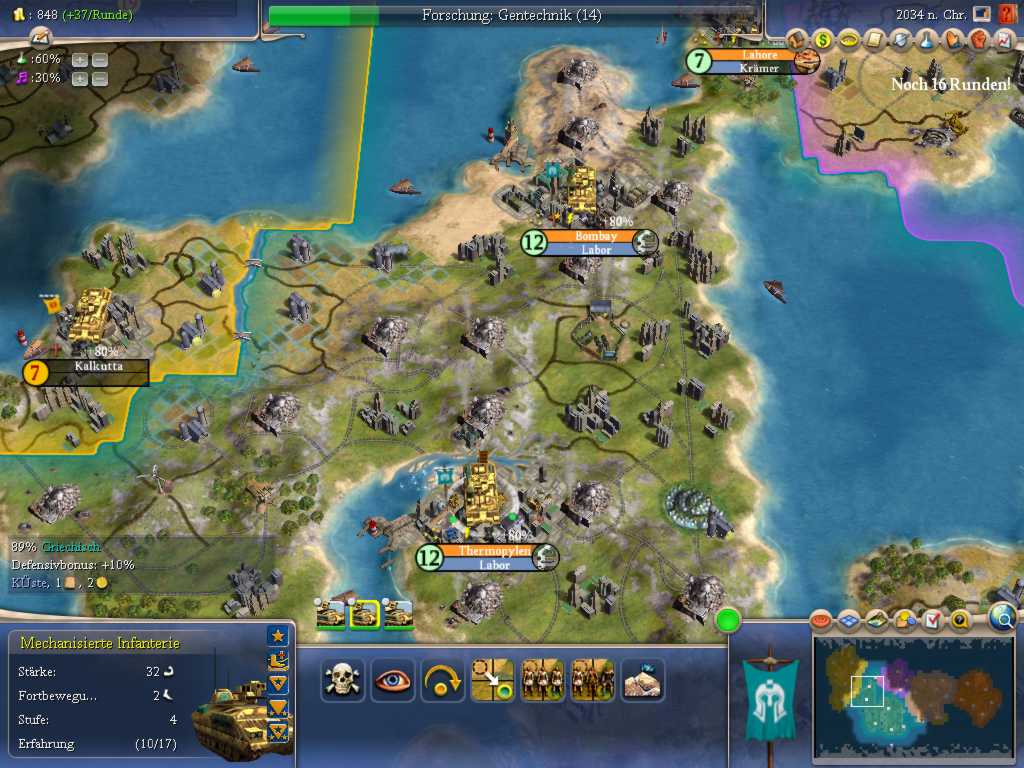1024x768 pixels.
Task: Decrease the culture rate with minus button
Action: tap(100, 79)
